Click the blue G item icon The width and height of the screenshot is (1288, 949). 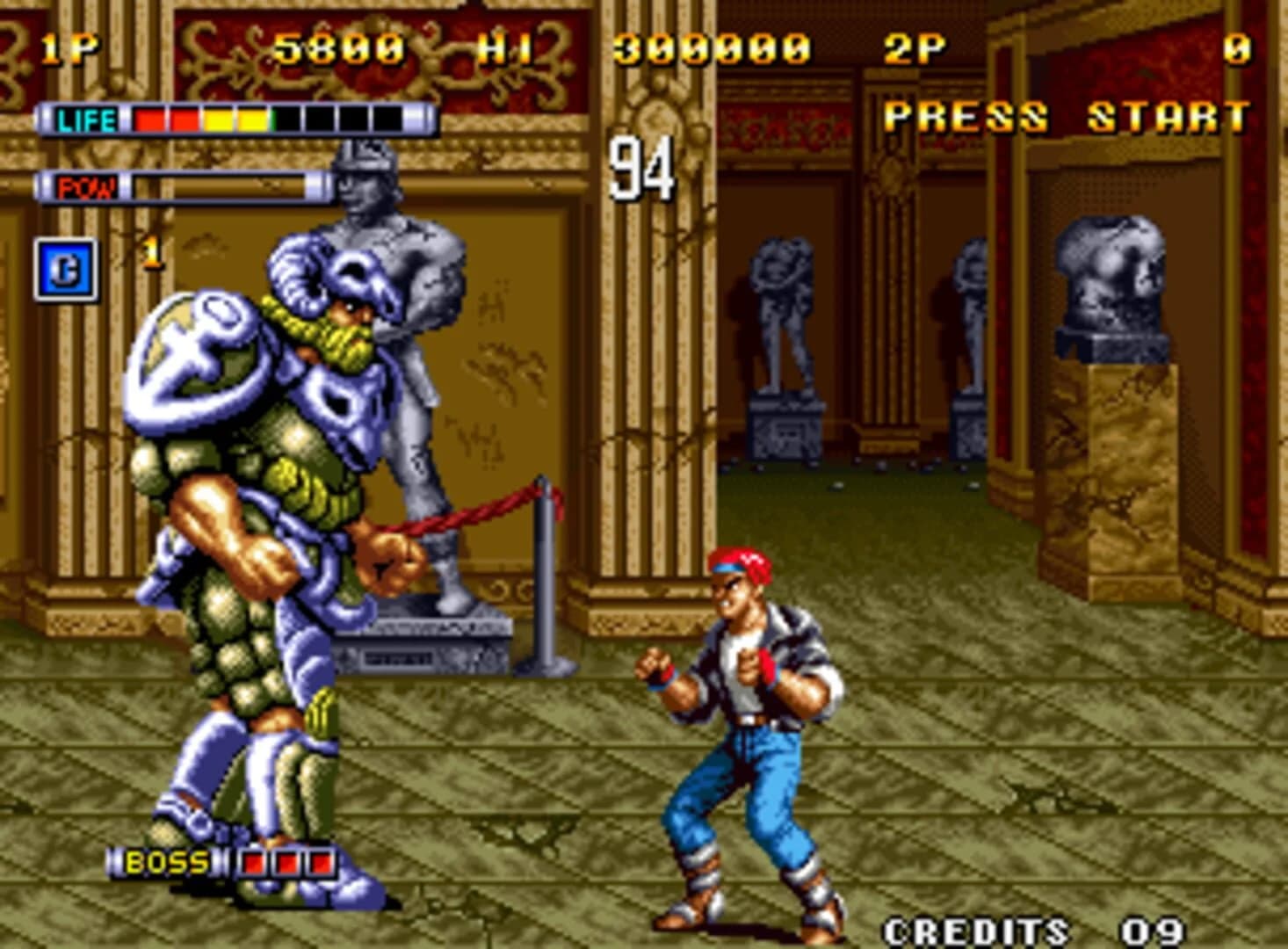point(67,270)
